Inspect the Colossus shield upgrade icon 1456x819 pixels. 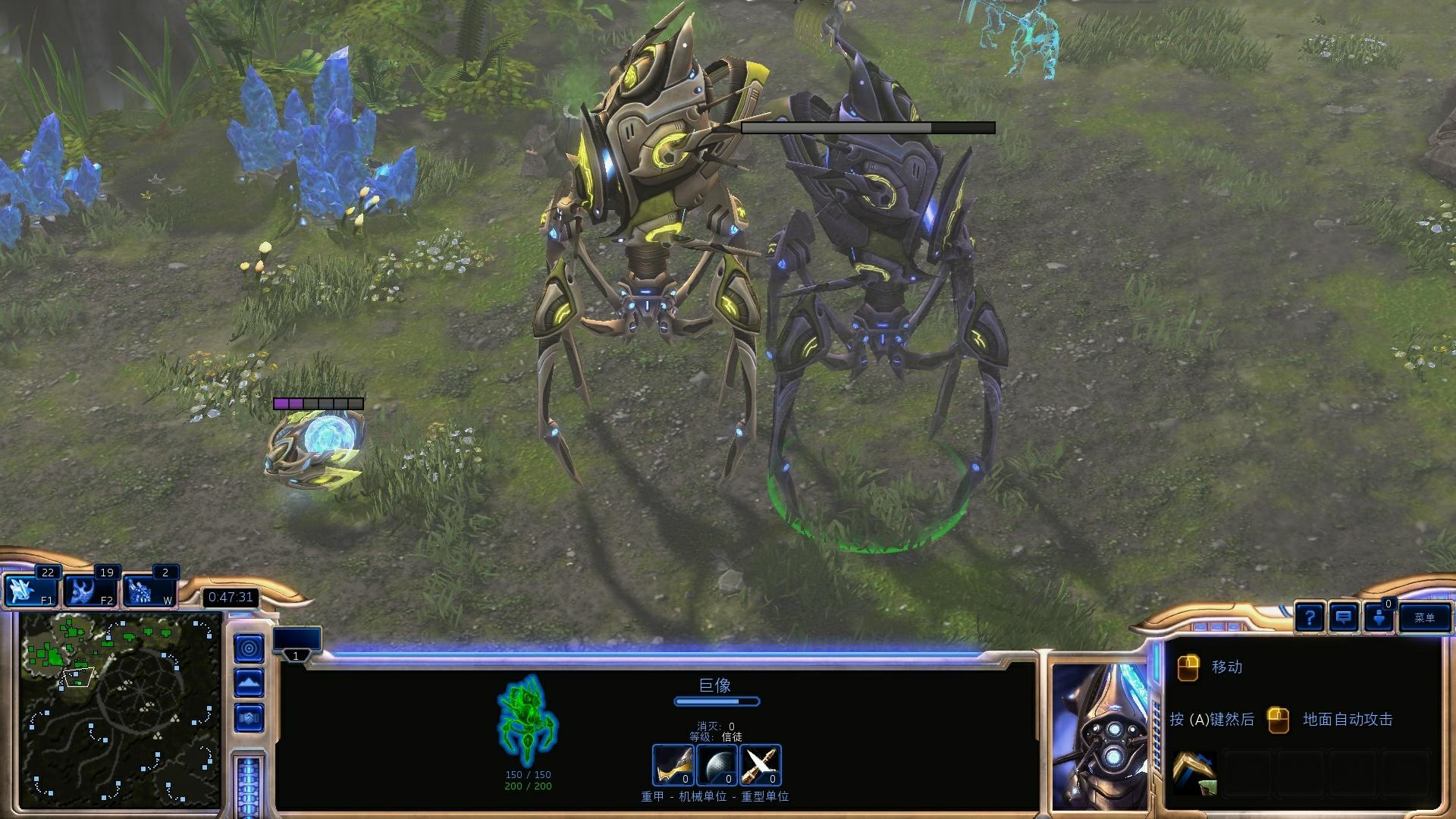pos(716,764)
